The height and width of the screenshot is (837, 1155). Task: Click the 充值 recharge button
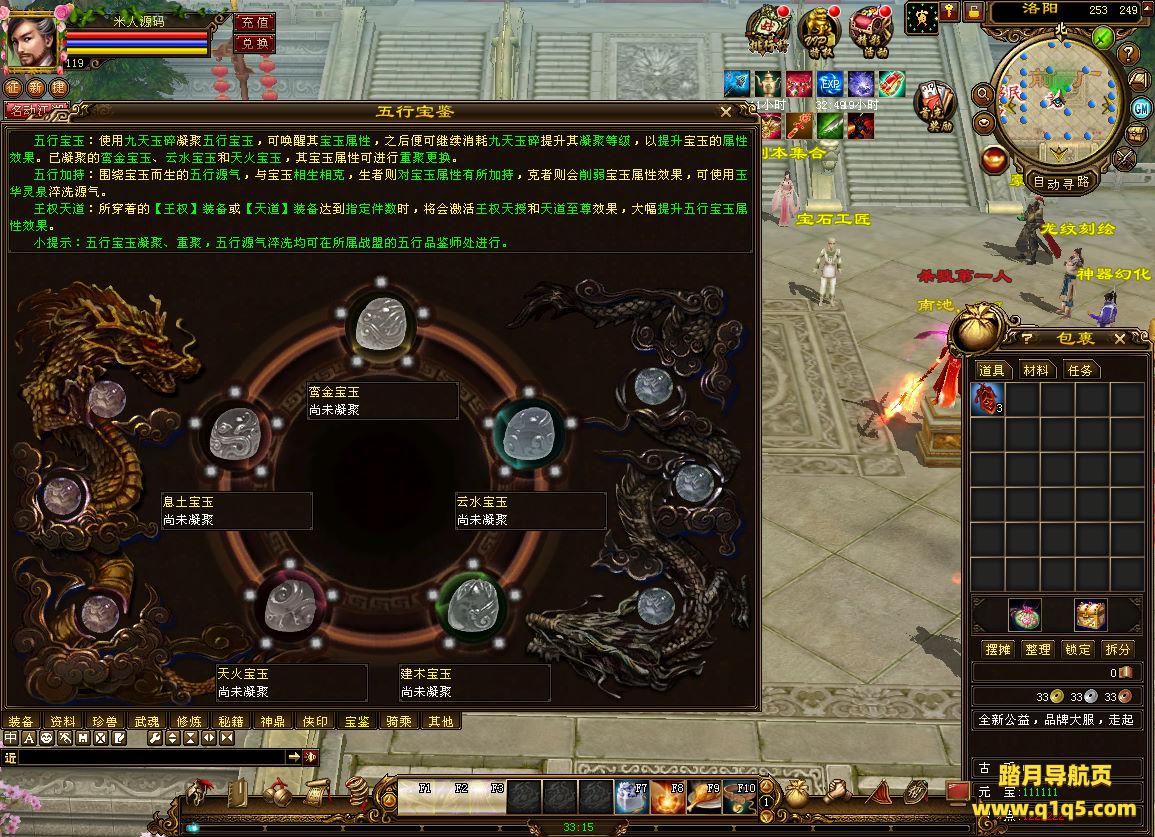pos(254,22)
